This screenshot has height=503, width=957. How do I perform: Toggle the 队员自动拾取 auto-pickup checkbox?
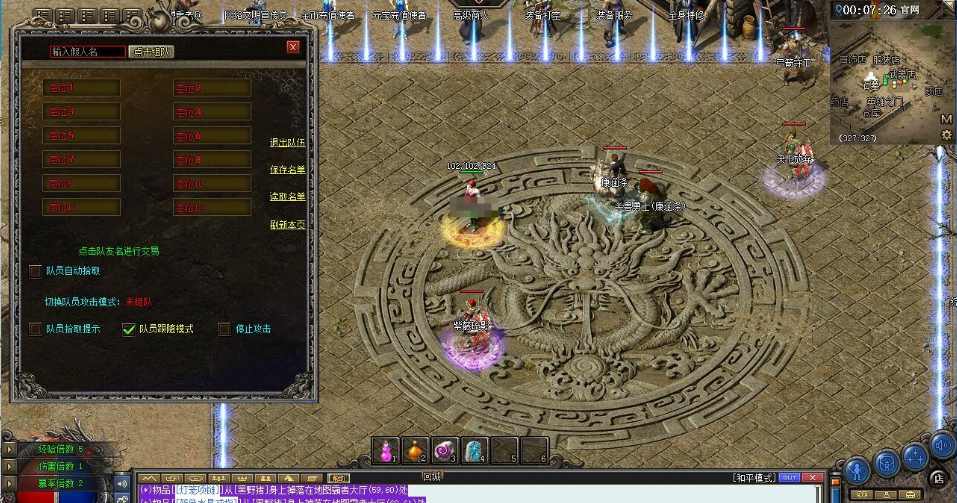(37, 271)
